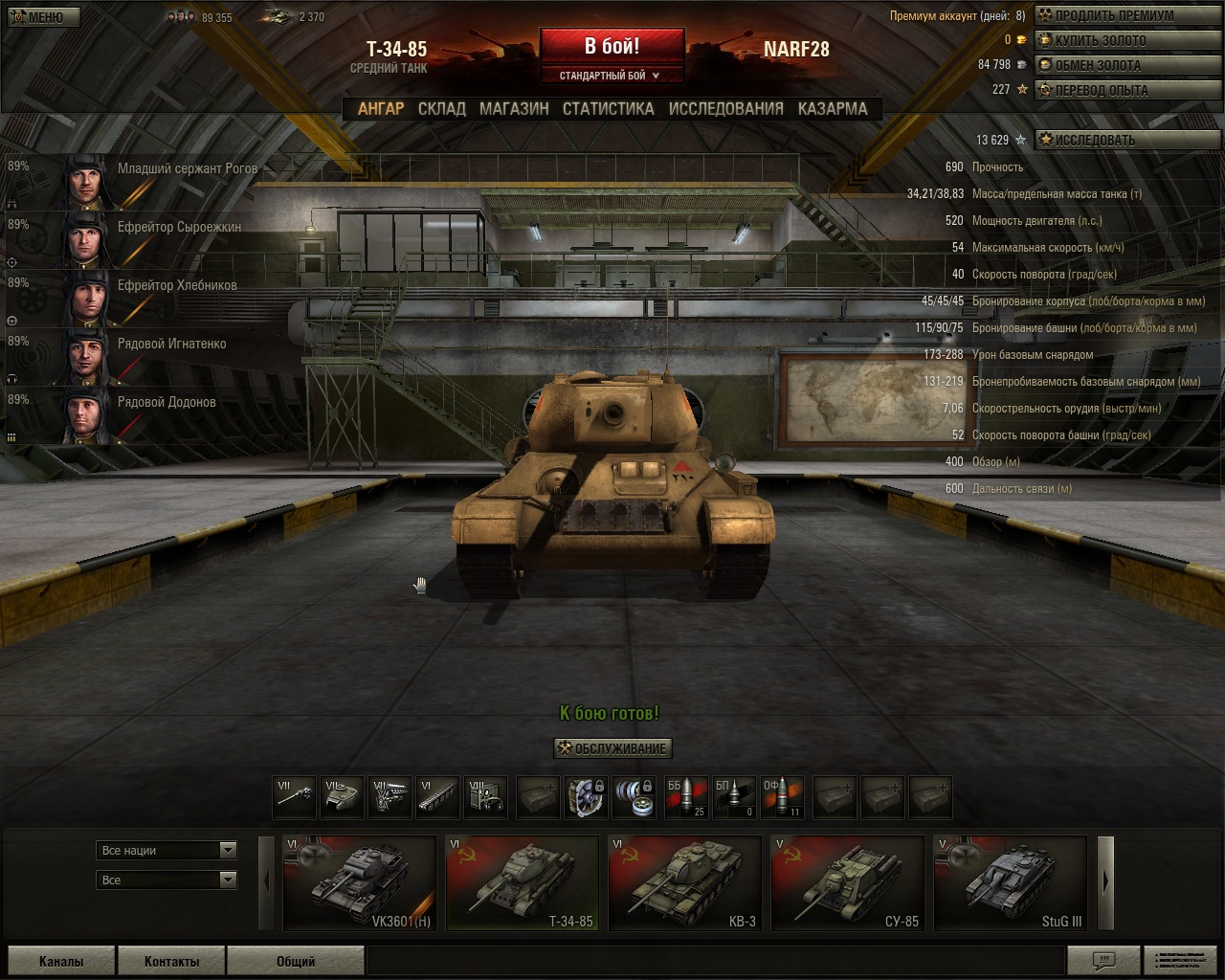Open the Меню button
Viewport: 1225px width, 980px height.
point(38,17)
